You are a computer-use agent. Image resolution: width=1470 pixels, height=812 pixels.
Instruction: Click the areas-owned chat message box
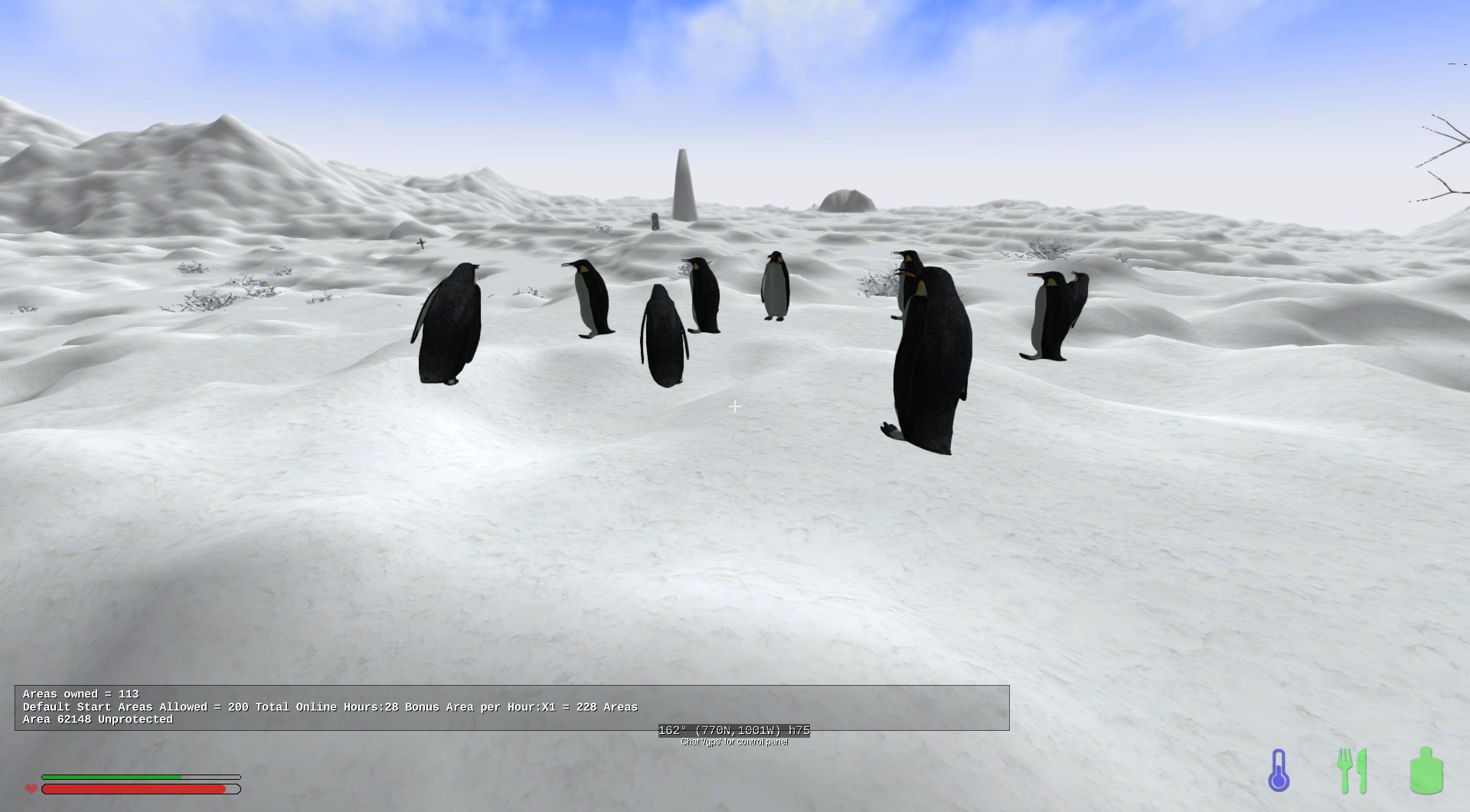coord(511,707)
